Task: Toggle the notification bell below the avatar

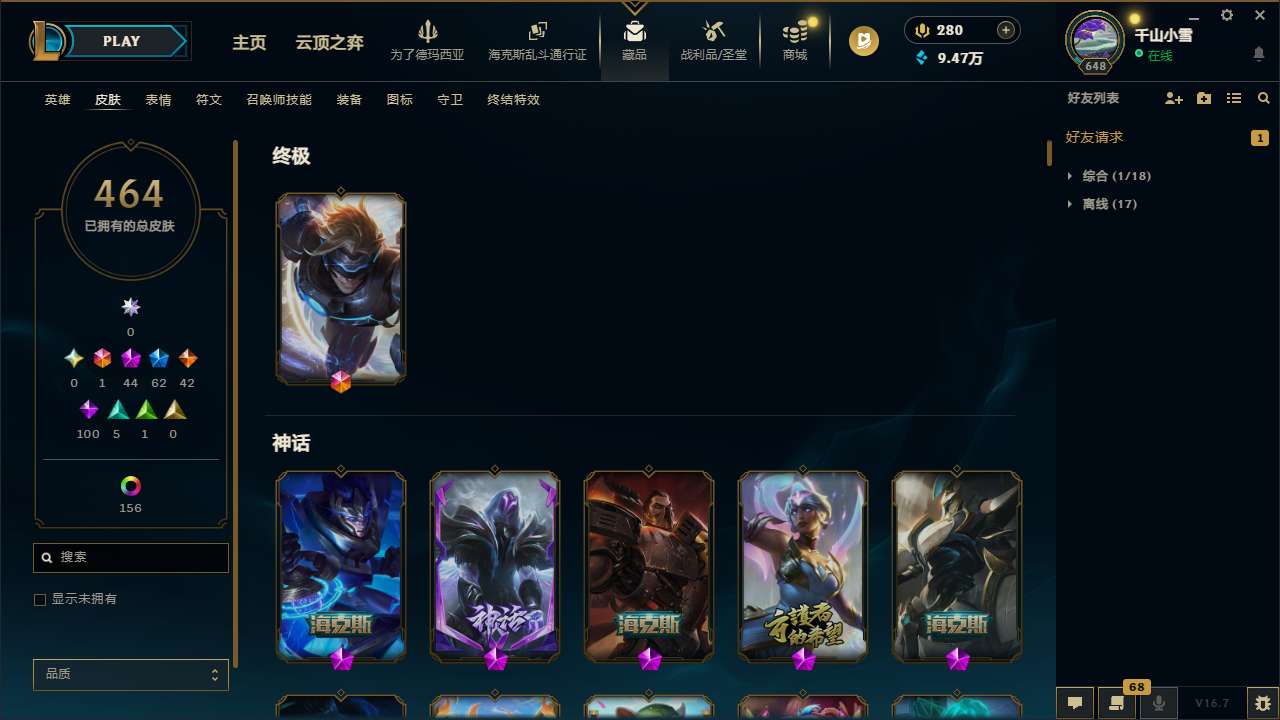Action: 1258,54
